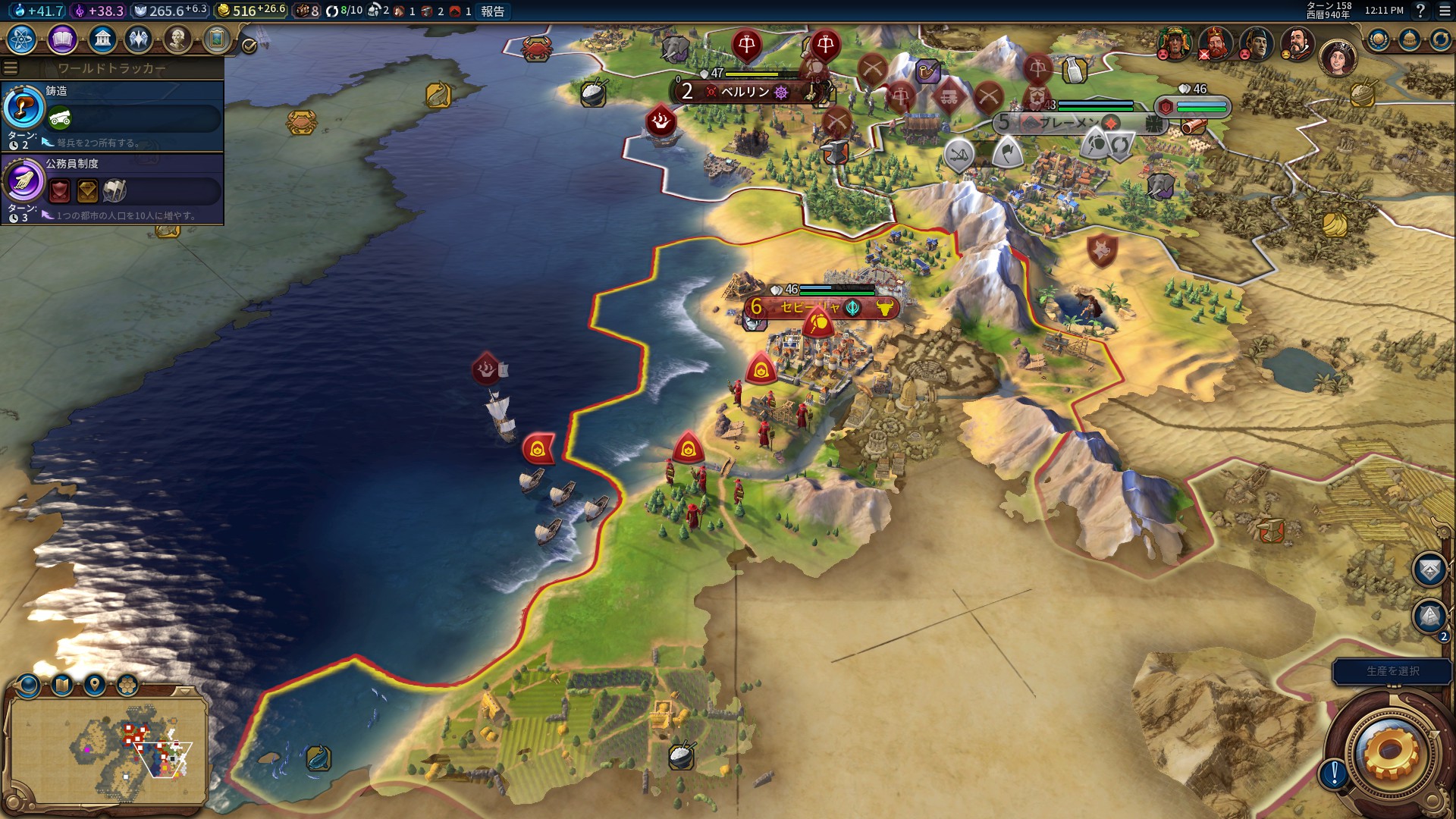Click the ベルリン city banner
The width and height of the screenshot is (1456, 819).
click(x=746, y=92)
